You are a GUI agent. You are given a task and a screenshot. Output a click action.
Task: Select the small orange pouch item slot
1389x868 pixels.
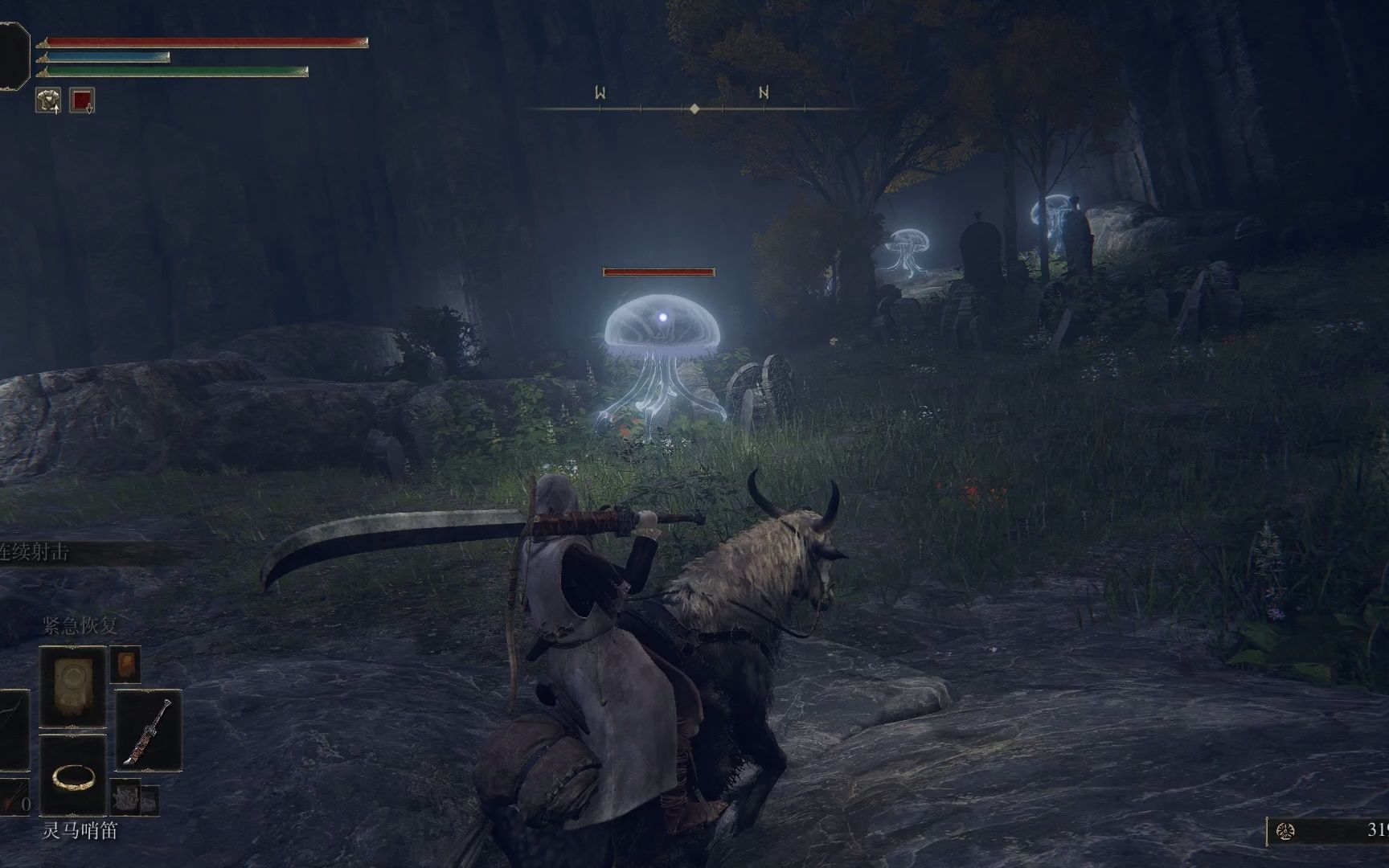[125, 664]
